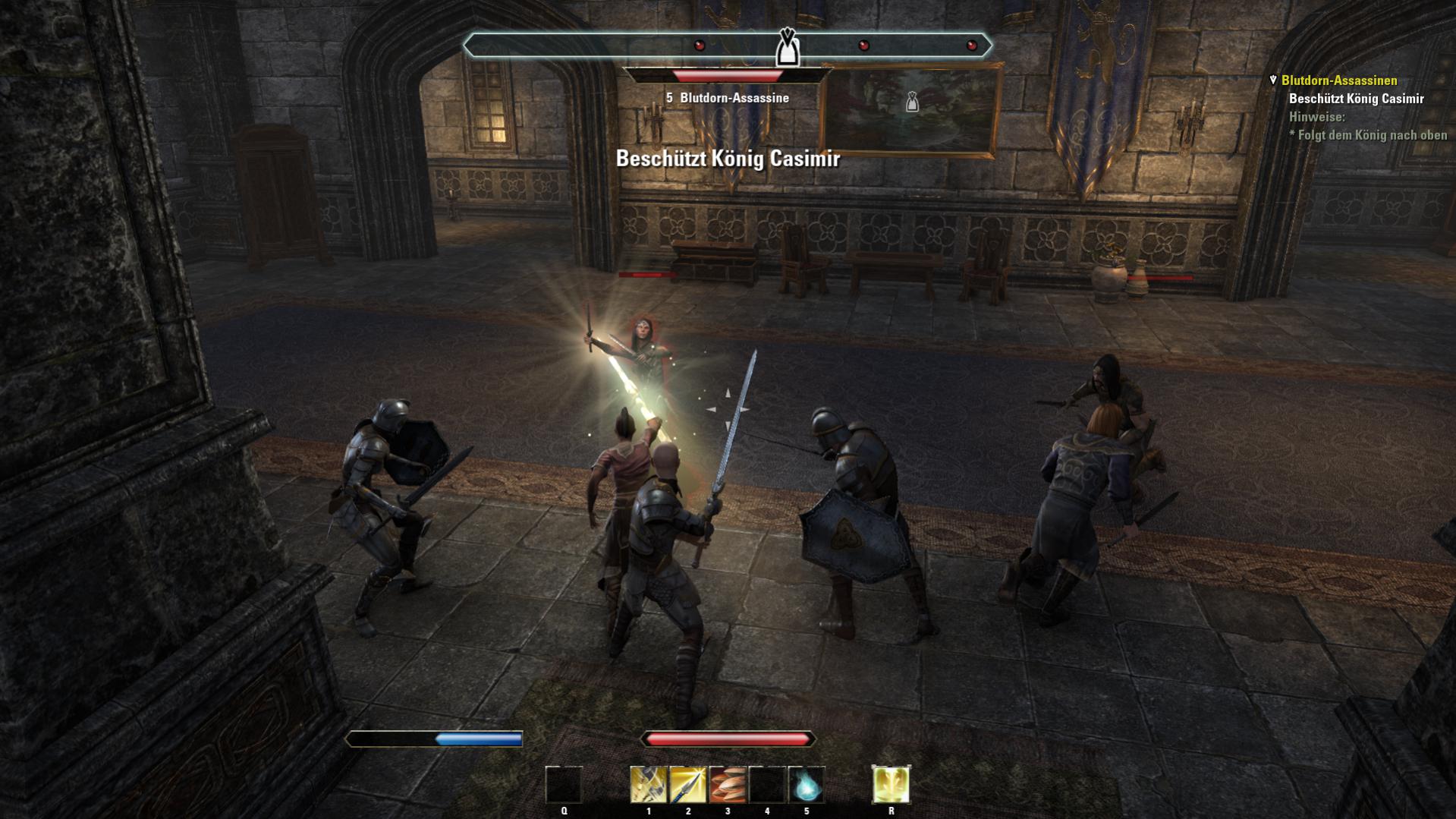Activate the golden Puncturing Strikes ability
Screen dimensions: 1456x819
tap(648, 784)
